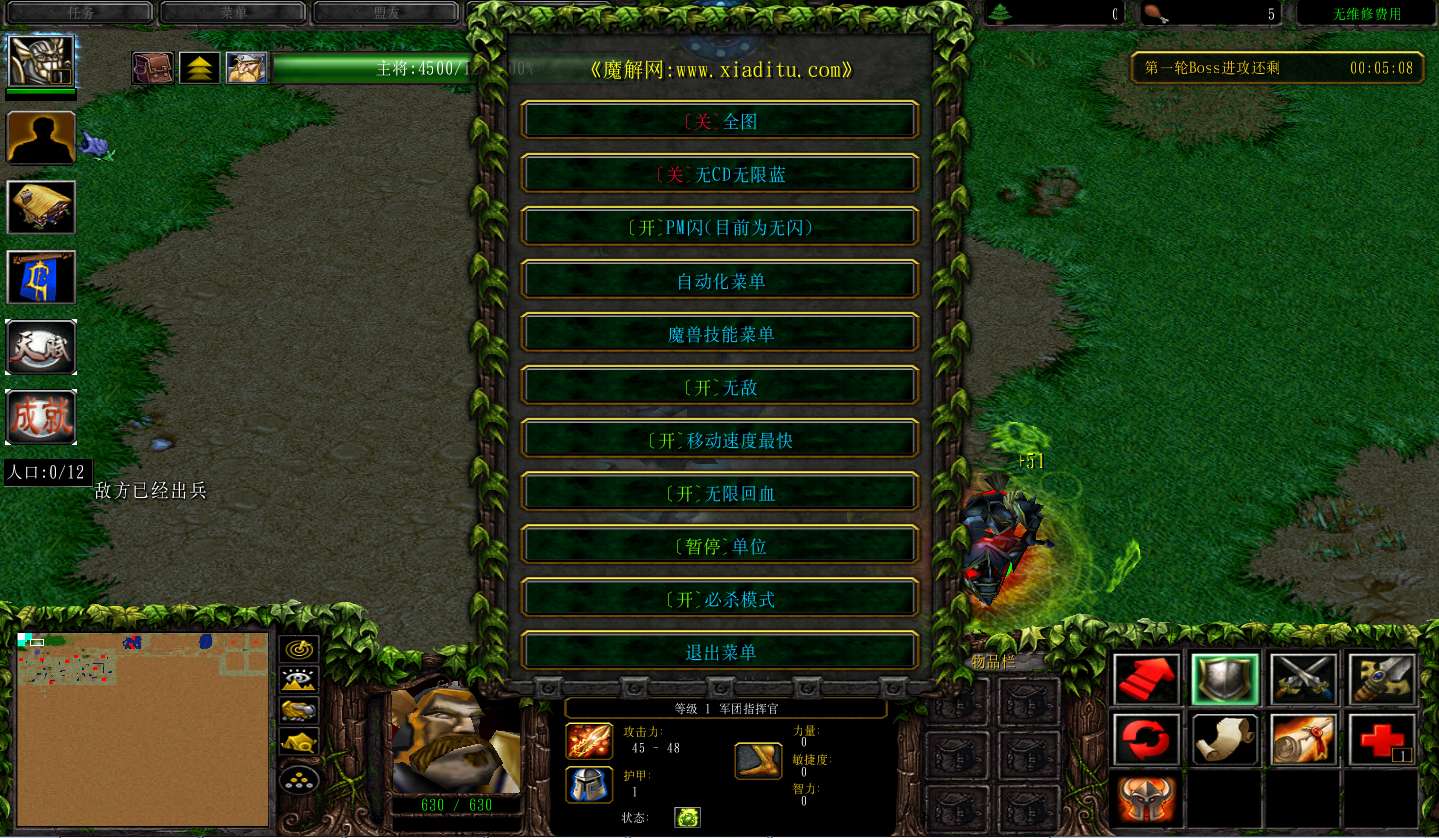The image size is (1439, 838).
Task: Open the 盟友 allies menu
Action: pos(385,12)
